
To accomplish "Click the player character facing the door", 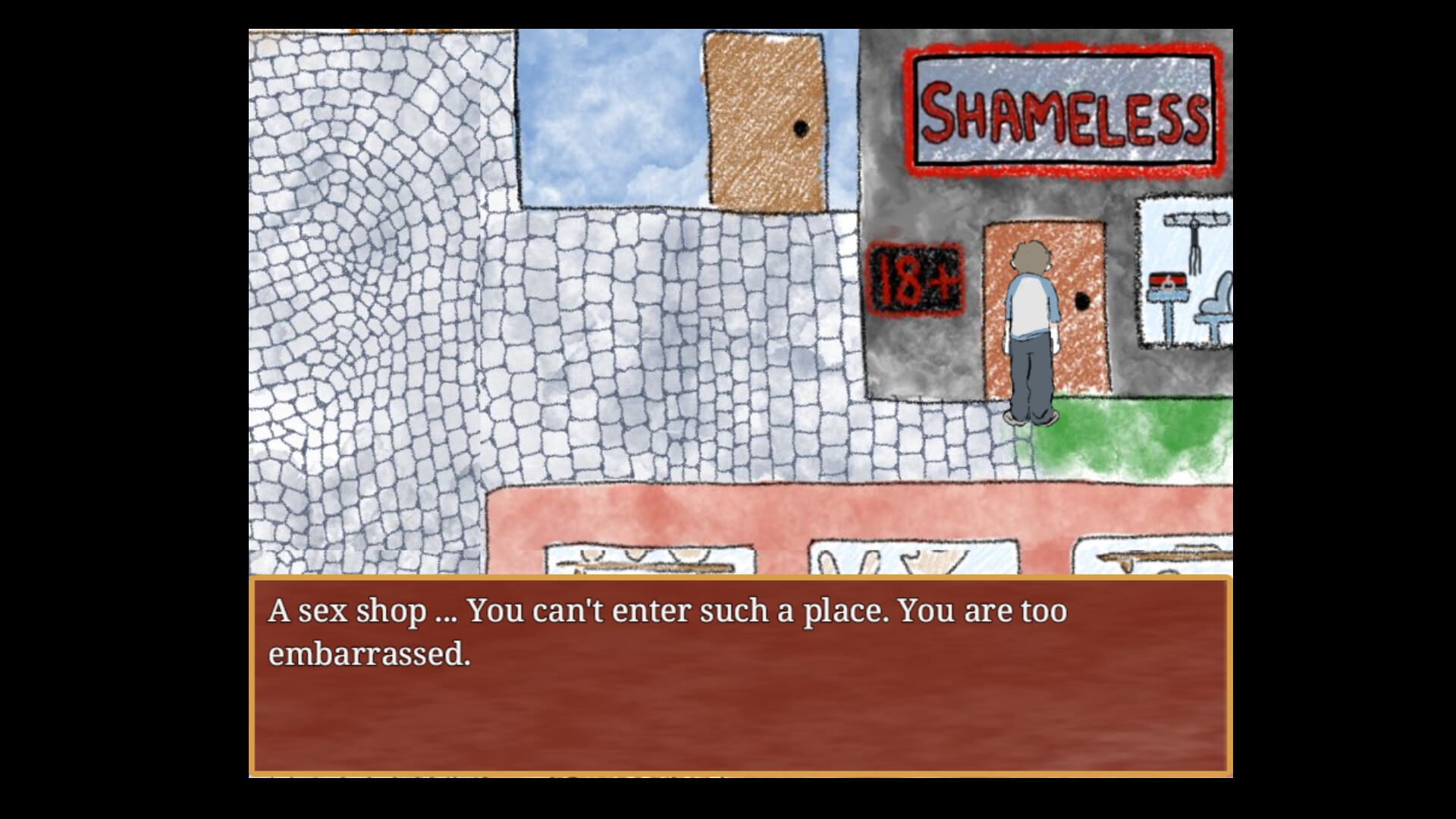I will pos(1030,326).
